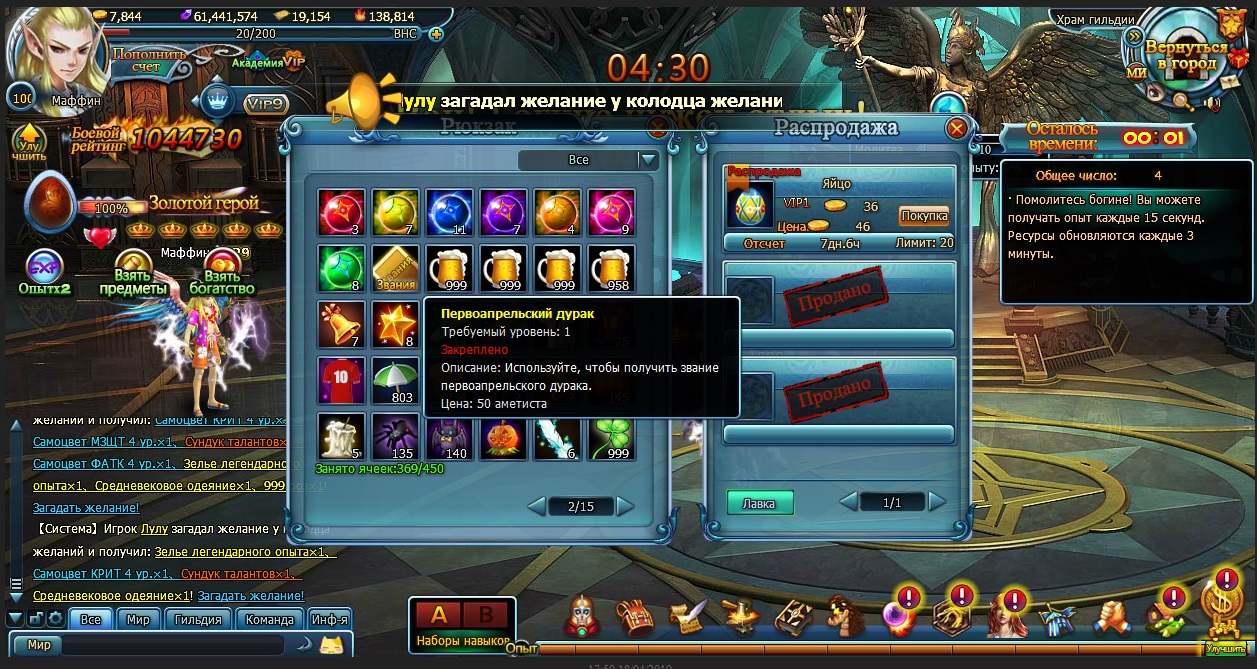Select the jack-o-lantern pumpkin item
The height and width of the screenshot is (669, 1257).
(504, 438)
